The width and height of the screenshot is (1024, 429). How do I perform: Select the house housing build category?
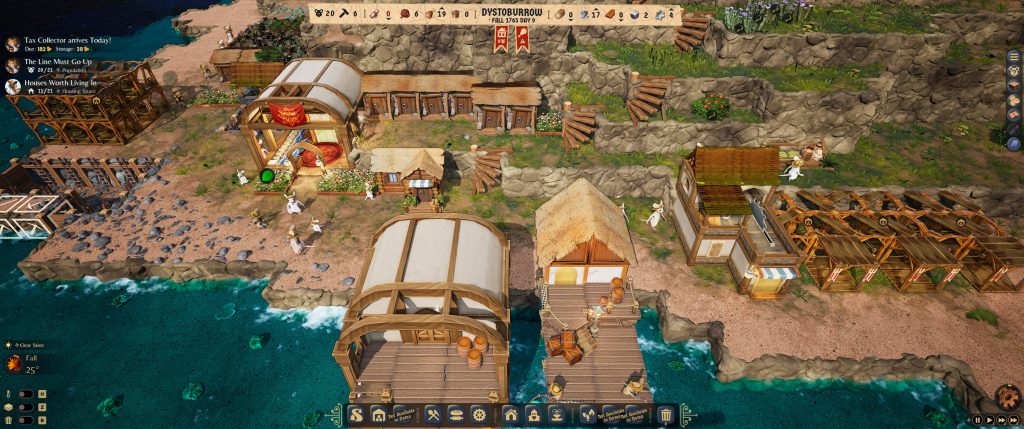point(510,414)
